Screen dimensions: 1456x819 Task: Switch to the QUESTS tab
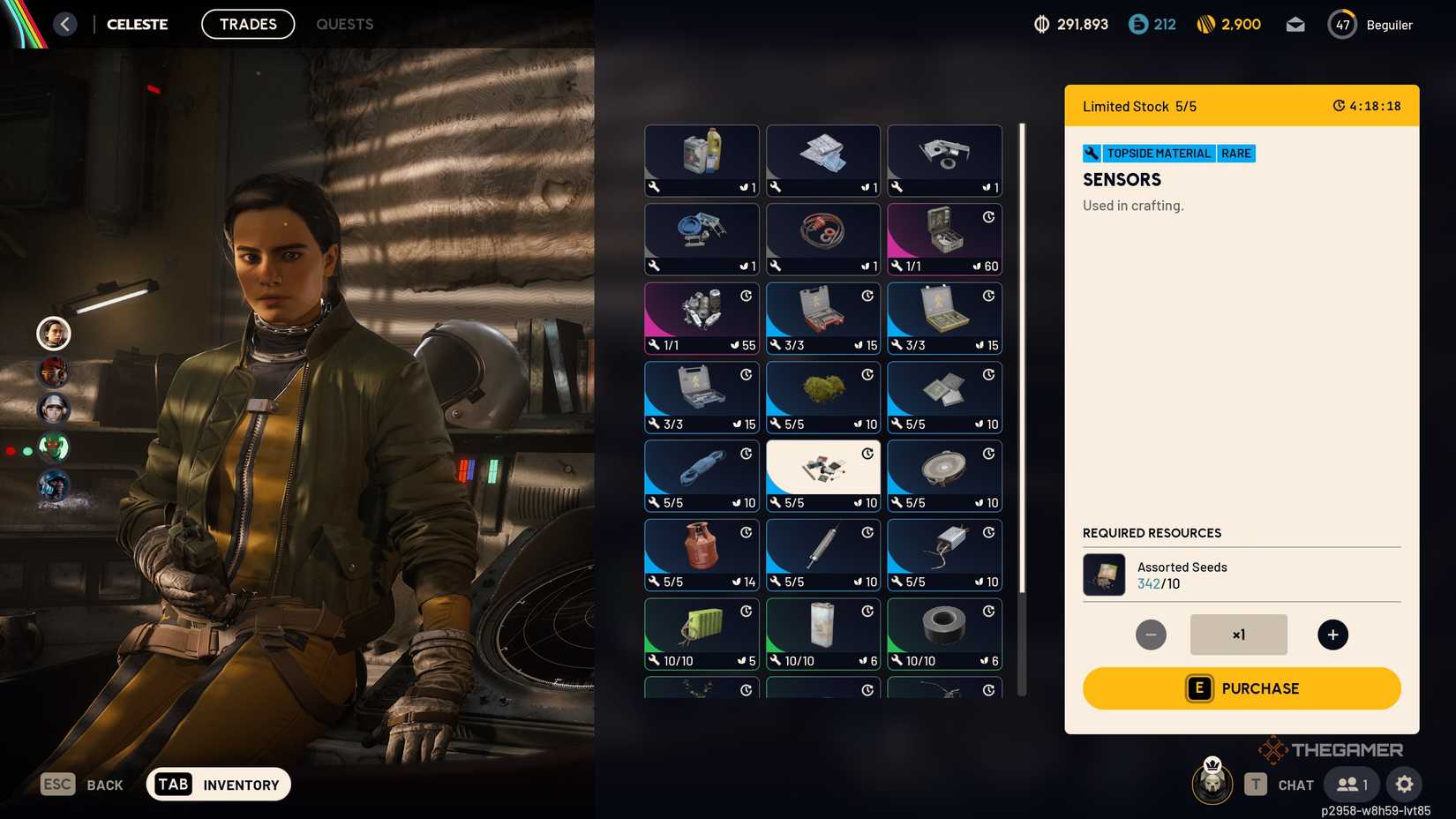click(x=344, y=24)
